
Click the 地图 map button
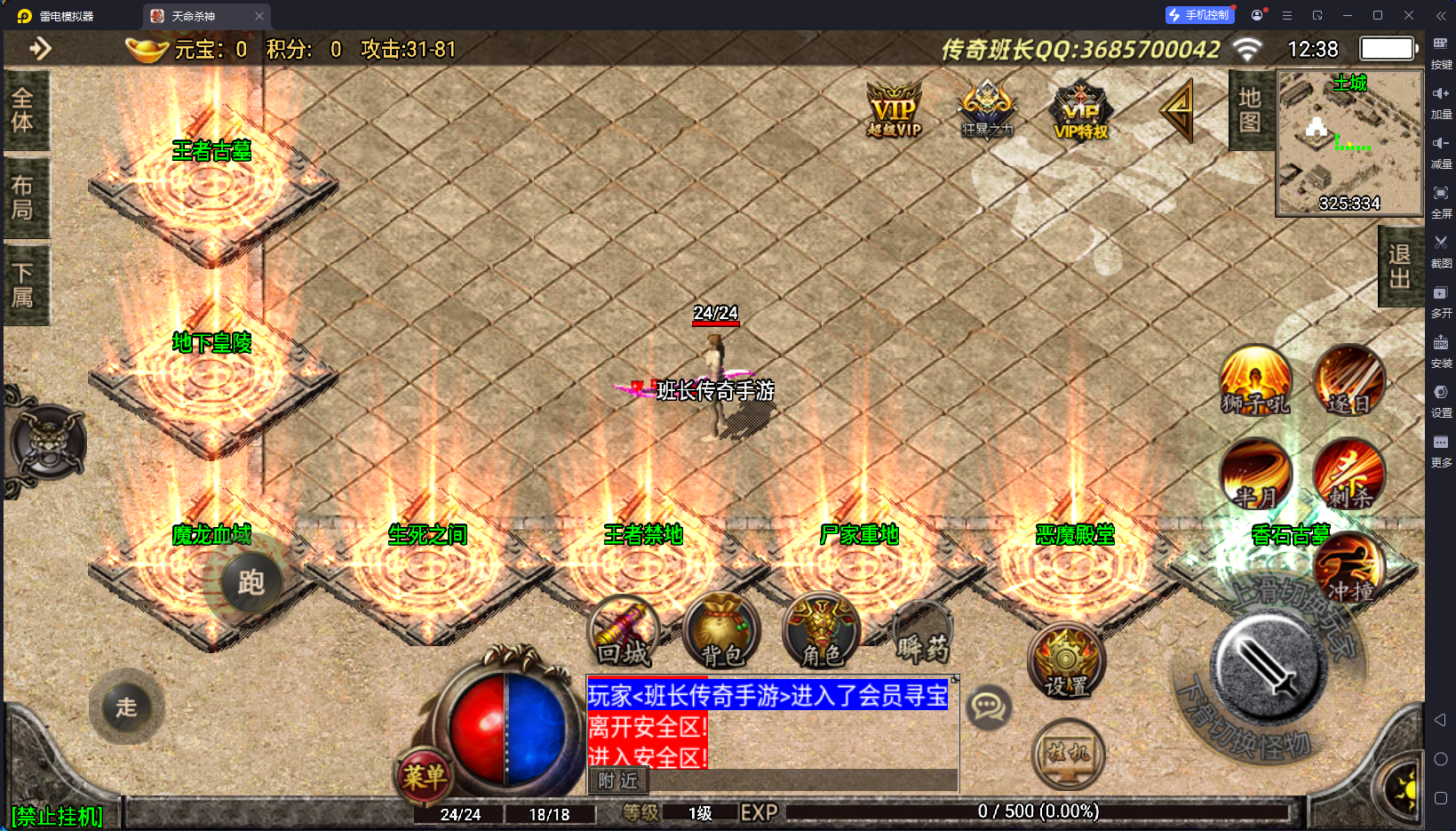tap(1250, 110)
